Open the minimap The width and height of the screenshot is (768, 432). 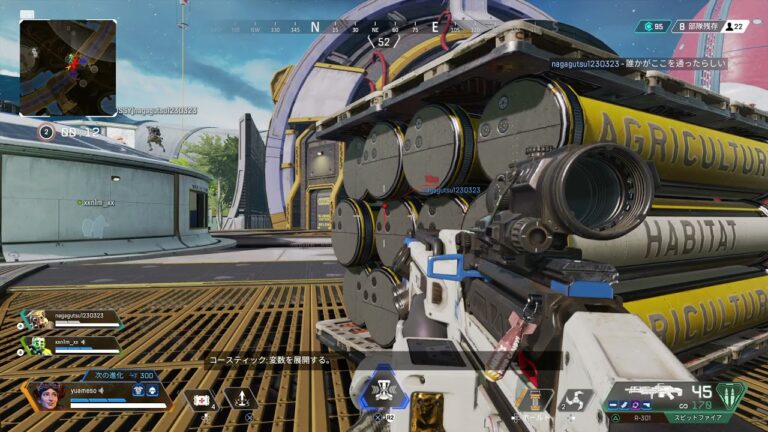pyautogui.click(x=68, y=68)
